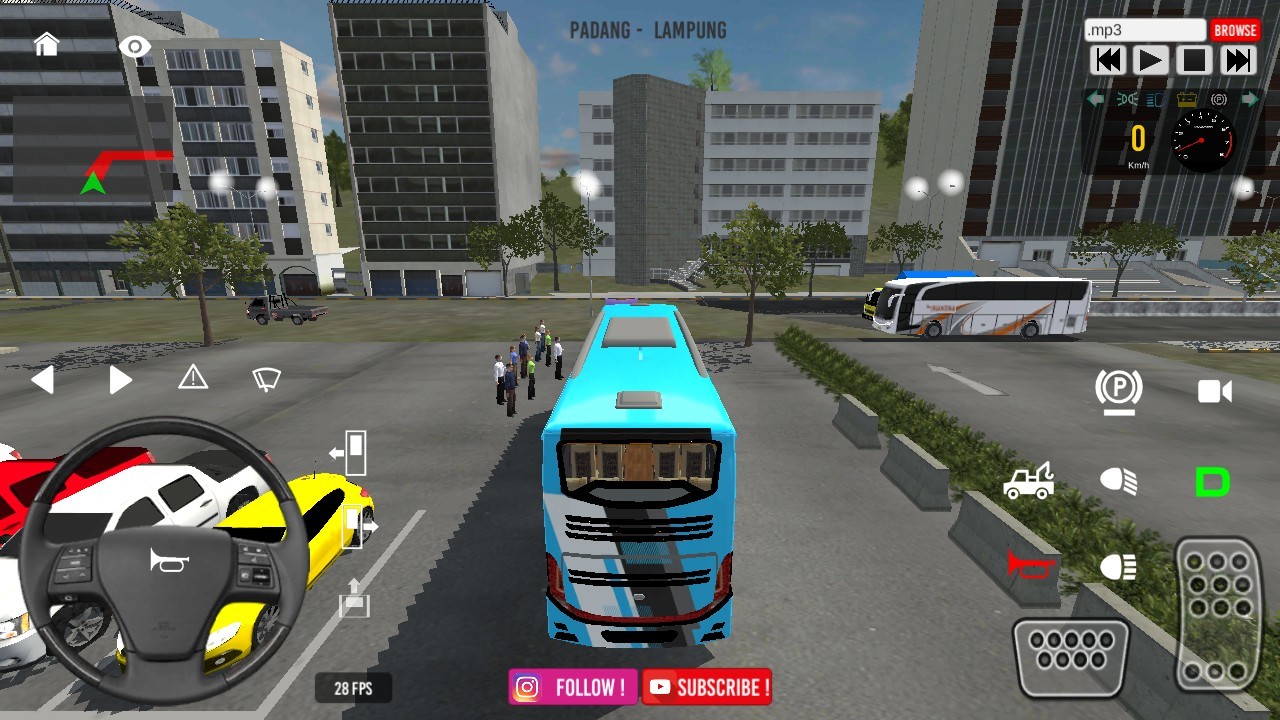Tap the home icon
1280x720 pixels.
pos(46,45)
